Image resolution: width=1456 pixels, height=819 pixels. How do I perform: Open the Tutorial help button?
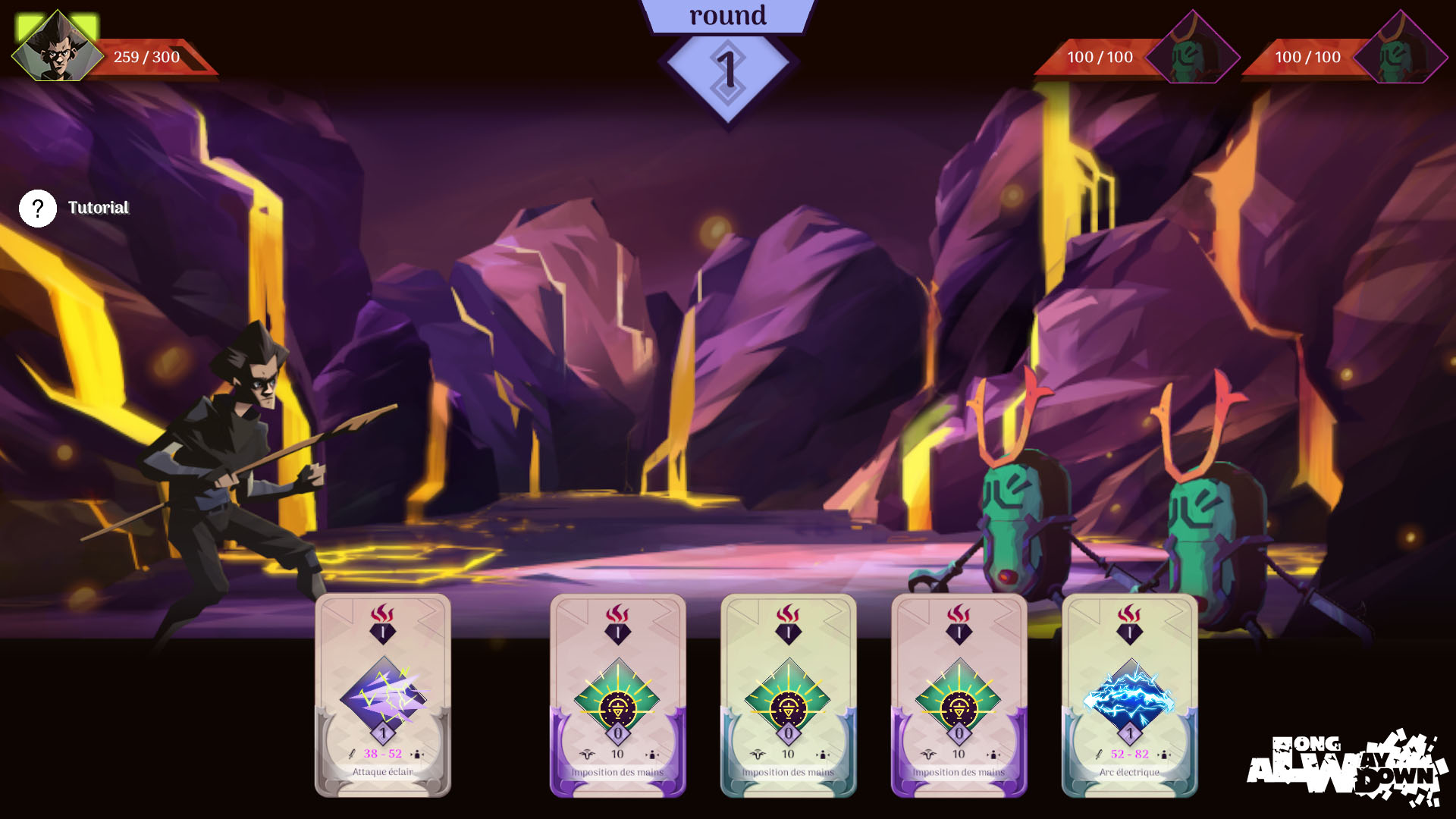tap(38, 209)
